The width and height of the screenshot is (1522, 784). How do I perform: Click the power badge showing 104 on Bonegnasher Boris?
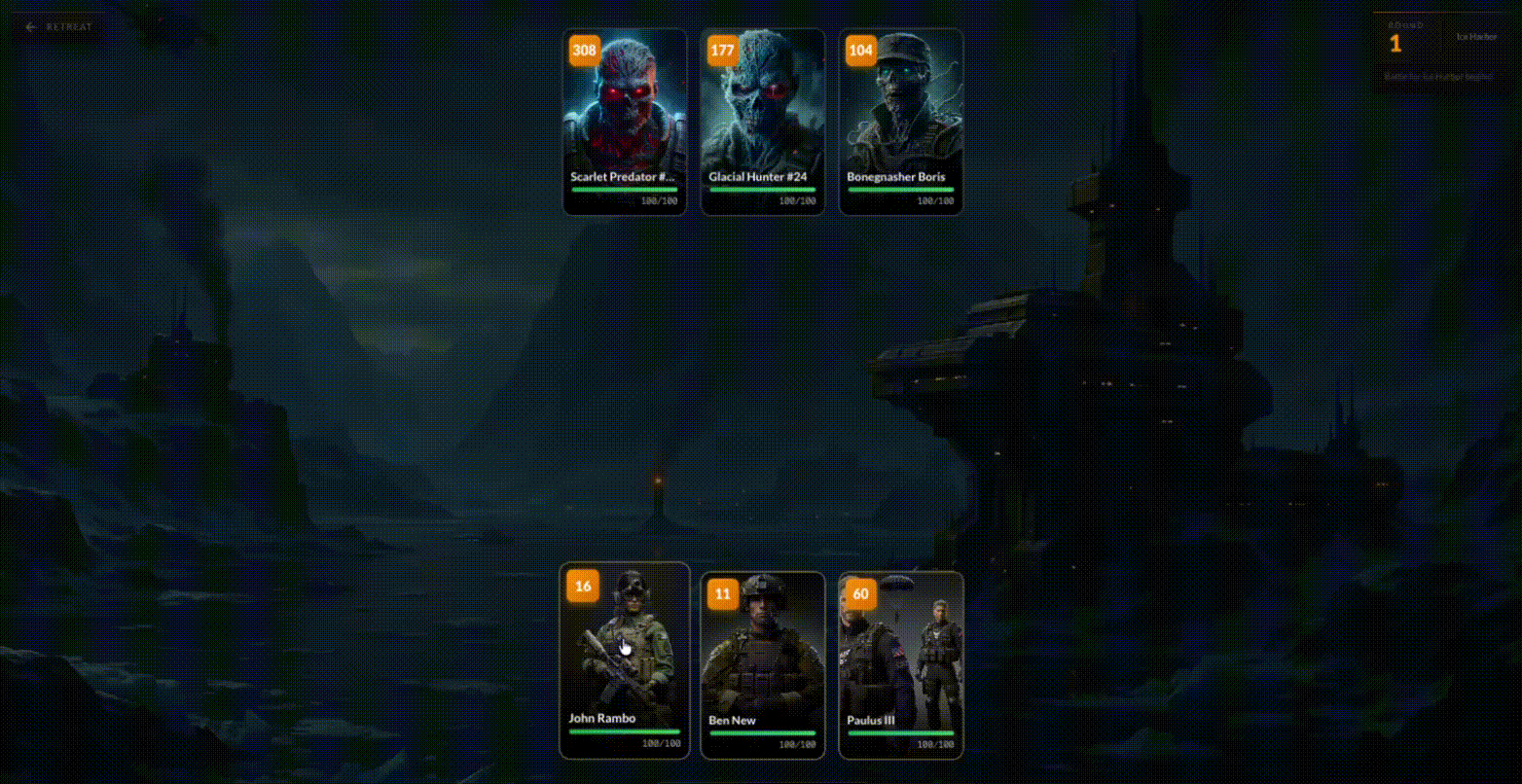point(859,49)
